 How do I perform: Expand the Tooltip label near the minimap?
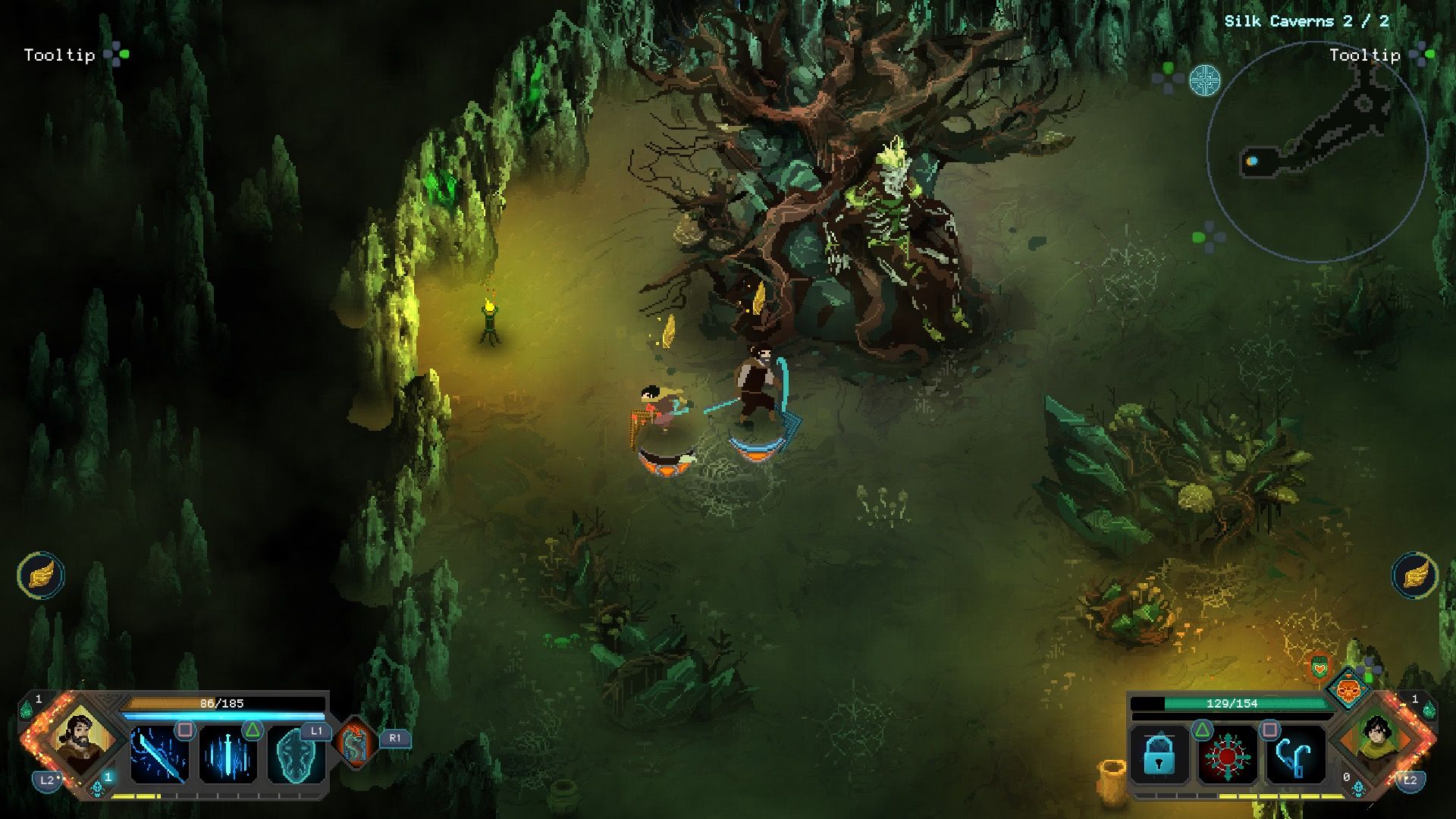coord(1363,55)
